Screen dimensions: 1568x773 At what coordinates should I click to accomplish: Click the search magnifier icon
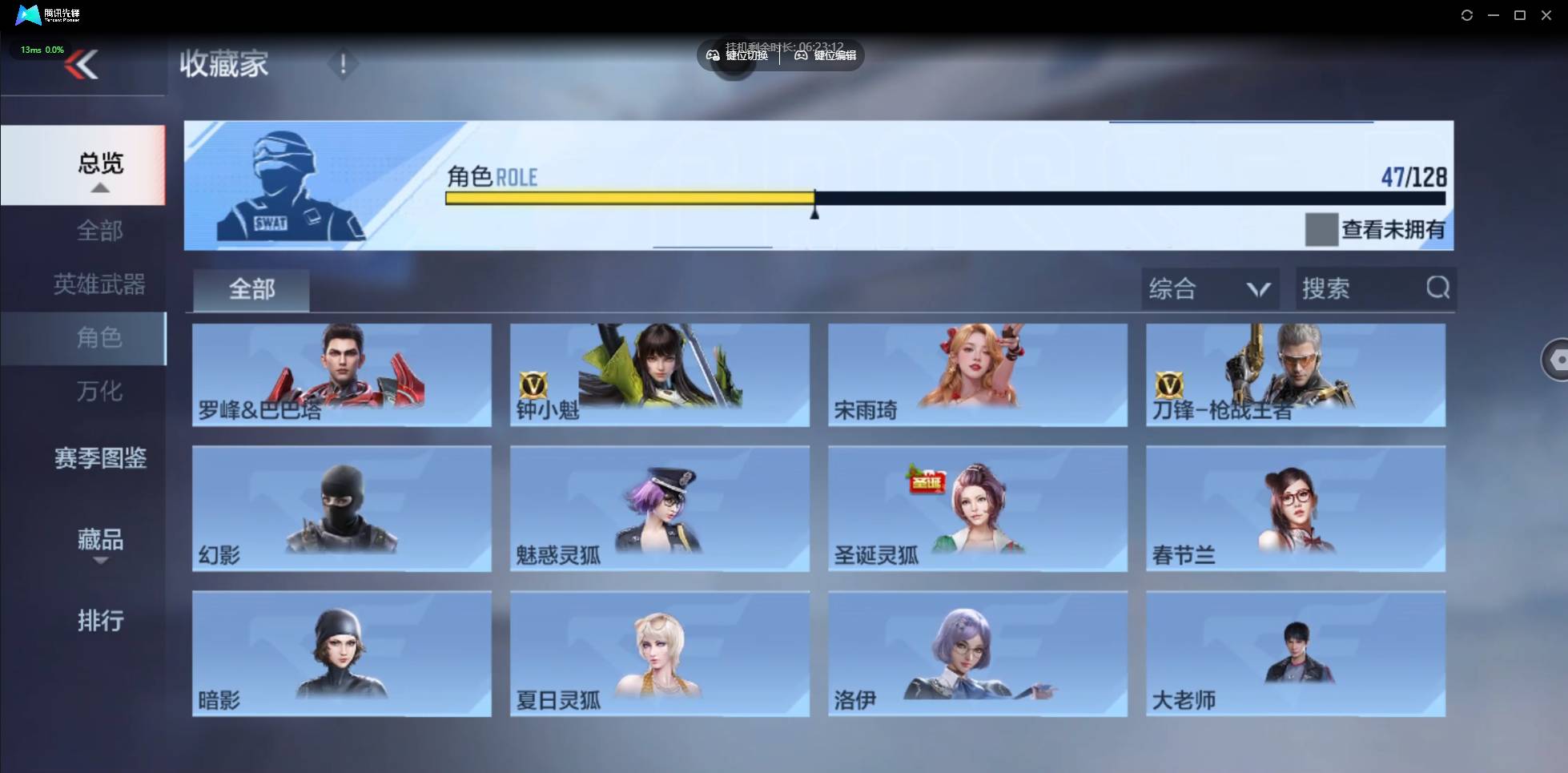[x=1437, y=288]
